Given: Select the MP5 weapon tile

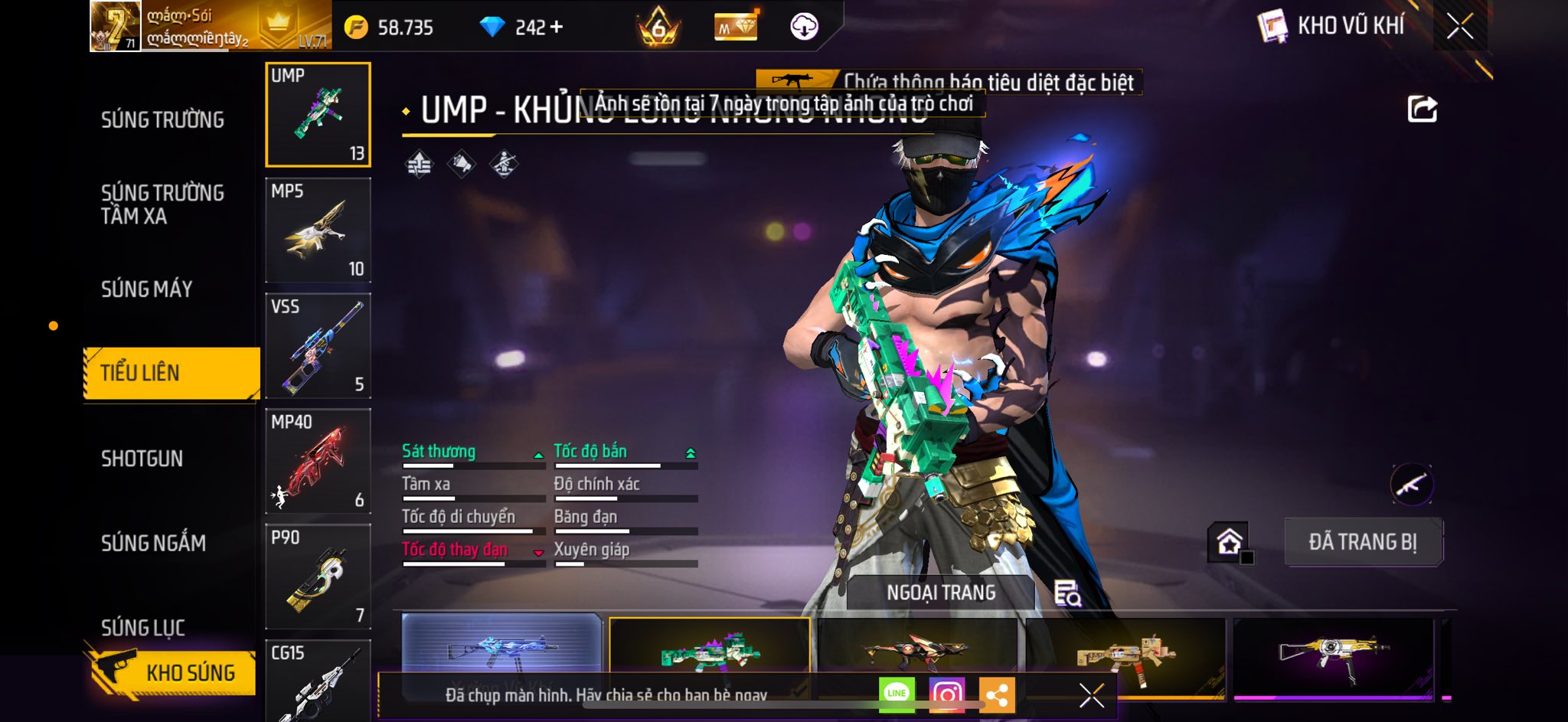Looking at the screenshot, I should pos(318,230).
